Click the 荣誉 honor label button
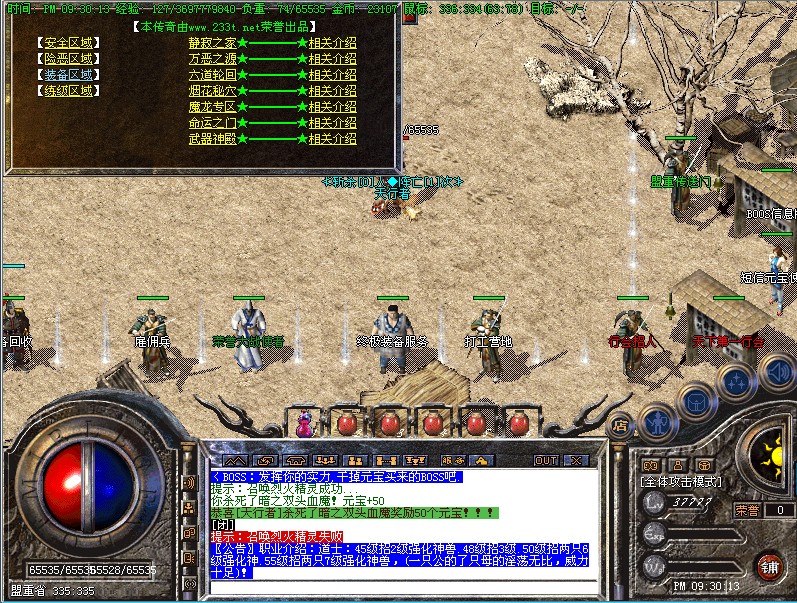Screen dimensions: 797x603 coord(747,510)
